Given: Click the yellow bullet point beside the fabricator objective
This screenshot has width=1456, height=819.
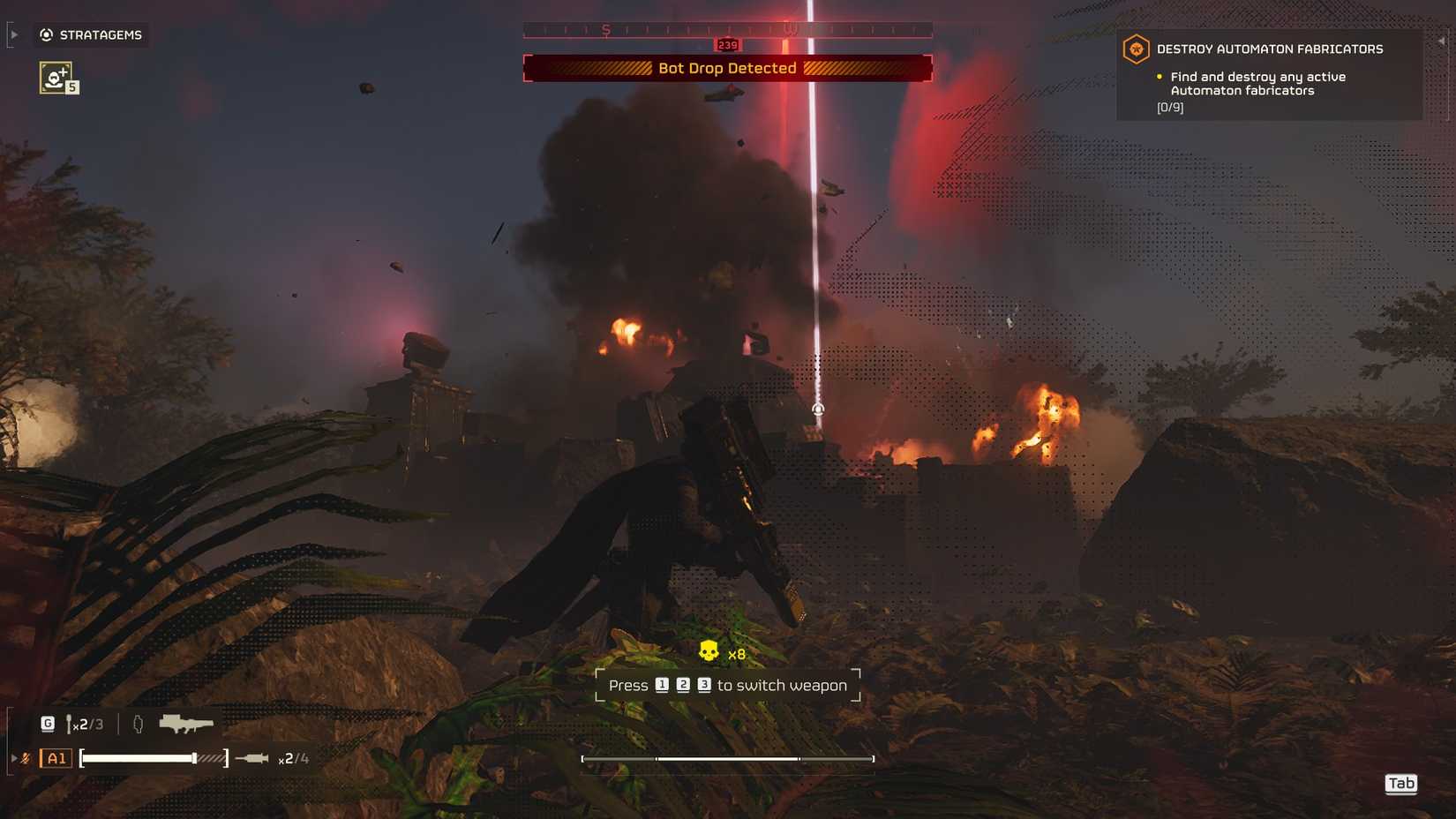Looking at the screenshot, I should click(1159, 77).
